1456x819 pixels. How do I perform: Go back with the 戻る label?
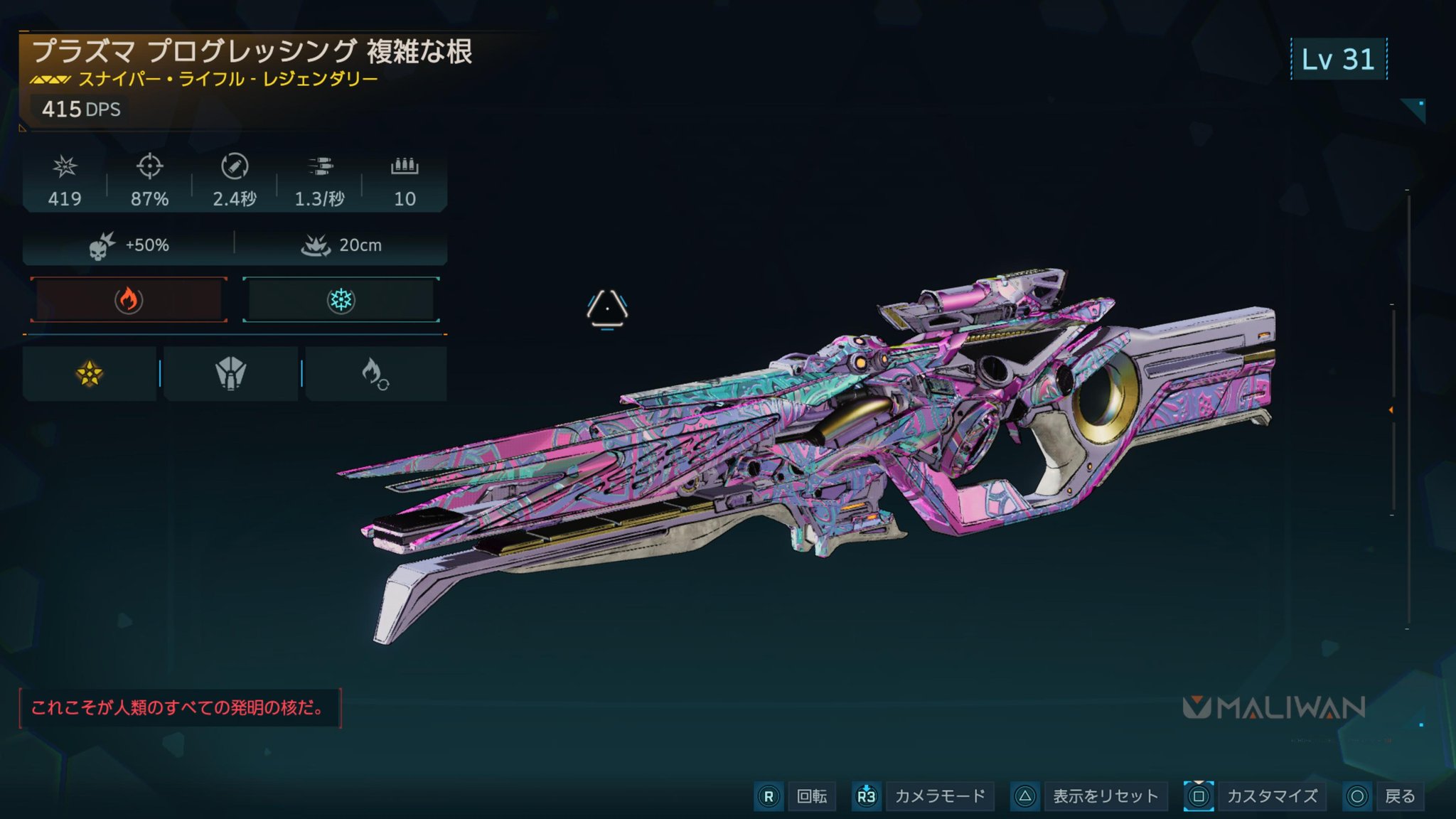tap(1400, 796)
